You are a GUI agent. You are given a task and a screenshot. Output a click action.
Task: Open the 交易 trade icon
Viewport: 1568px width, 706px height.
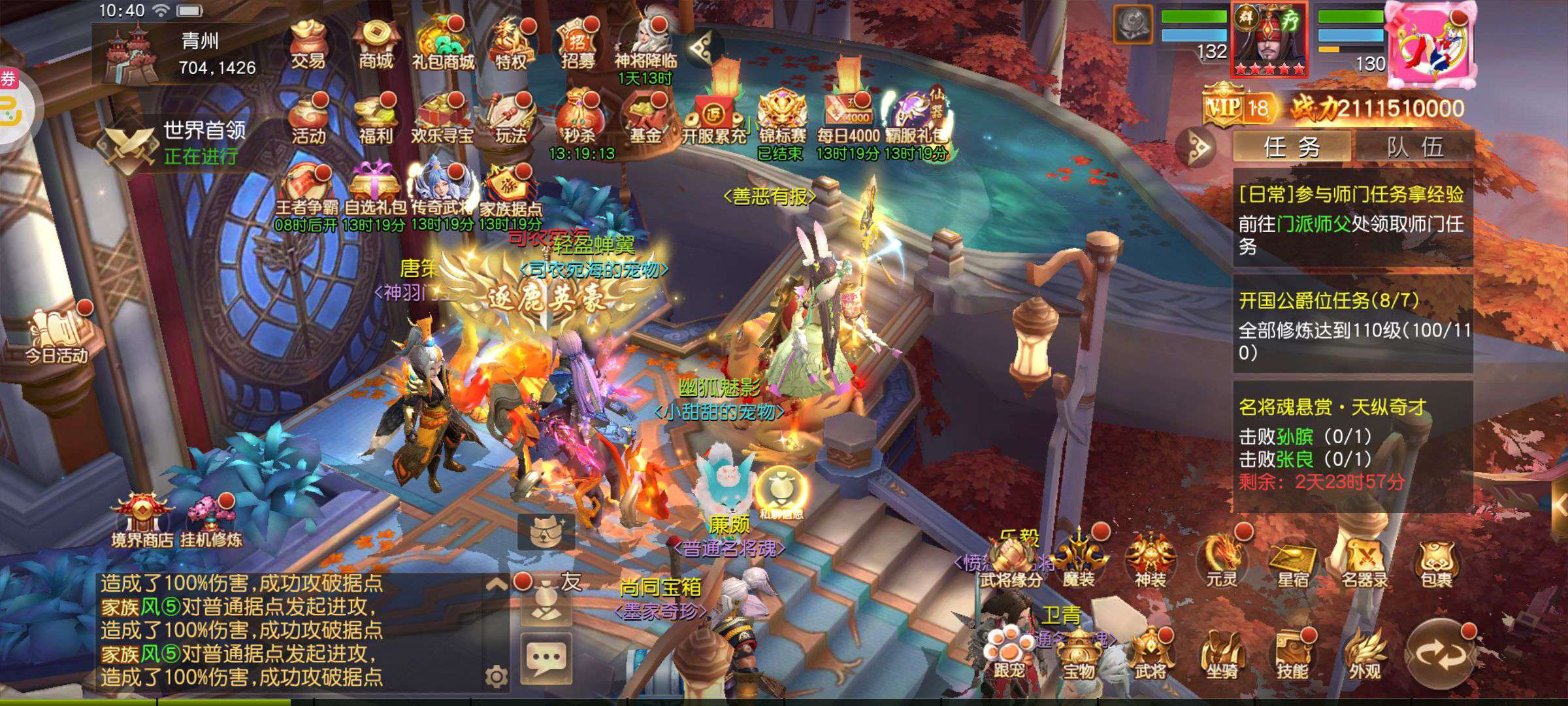tap(308, 44)
